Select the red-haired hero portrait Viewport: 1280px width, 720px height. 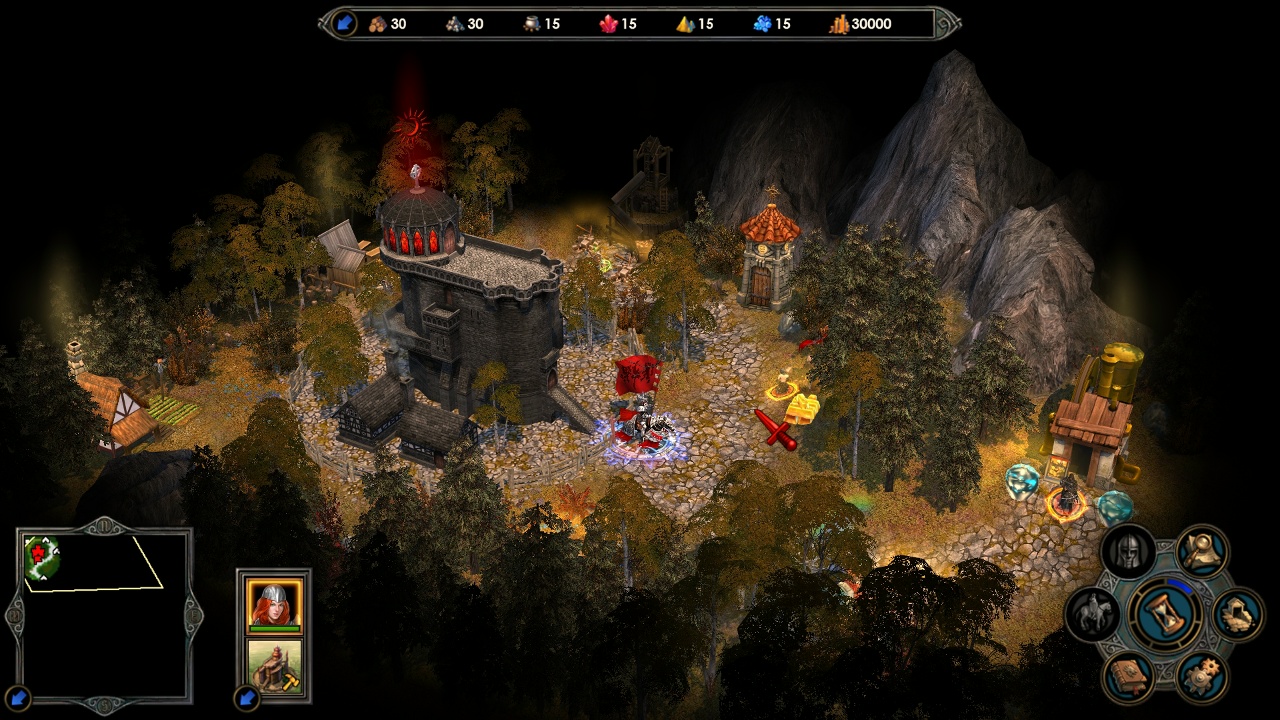click(273, 604)
